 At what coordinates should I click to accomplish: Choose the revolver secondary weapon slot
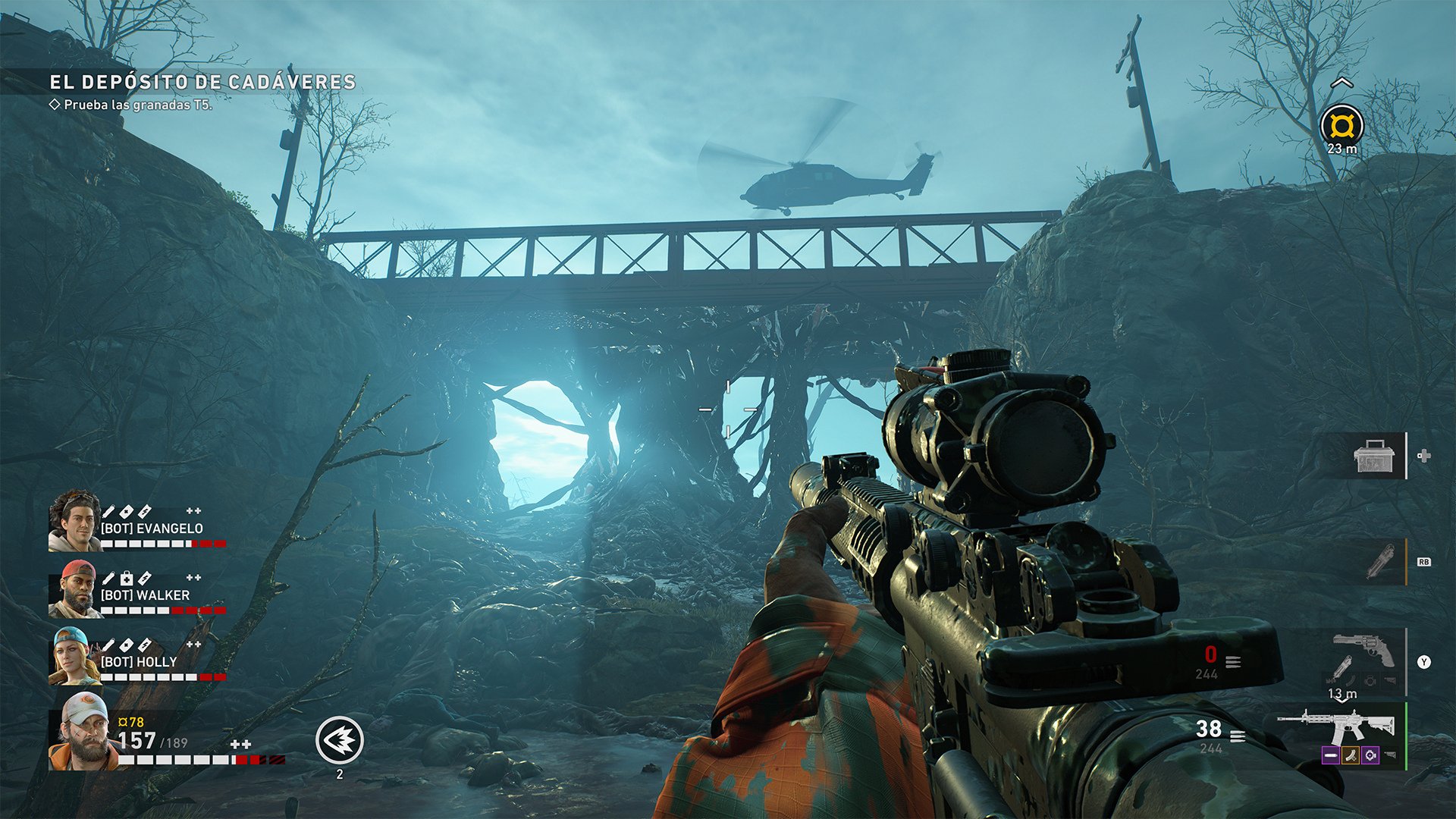coord(1363,650)
